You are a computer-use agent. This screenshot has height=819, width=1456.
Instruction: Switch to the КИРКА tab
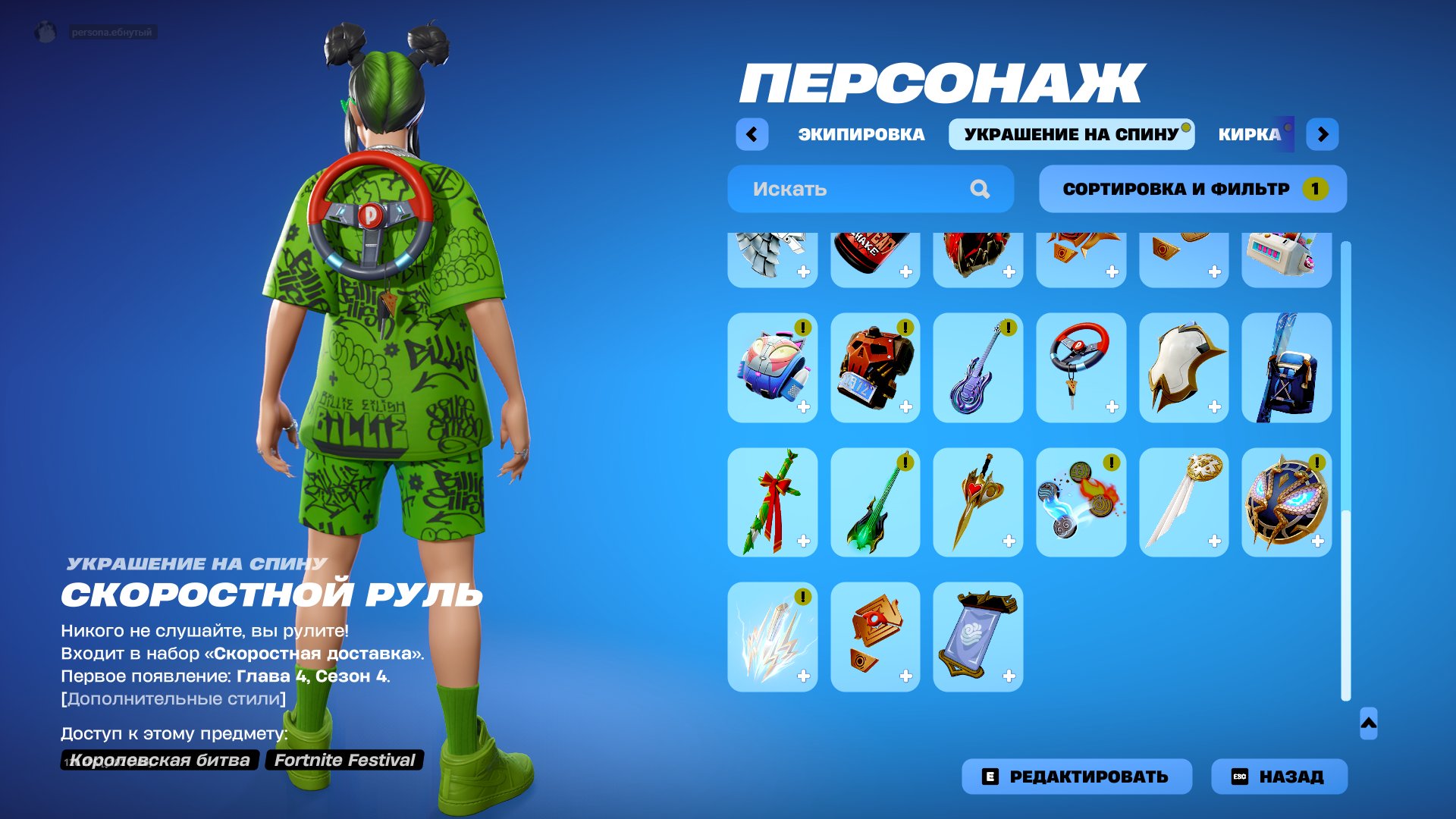[x=1249, y=133]
